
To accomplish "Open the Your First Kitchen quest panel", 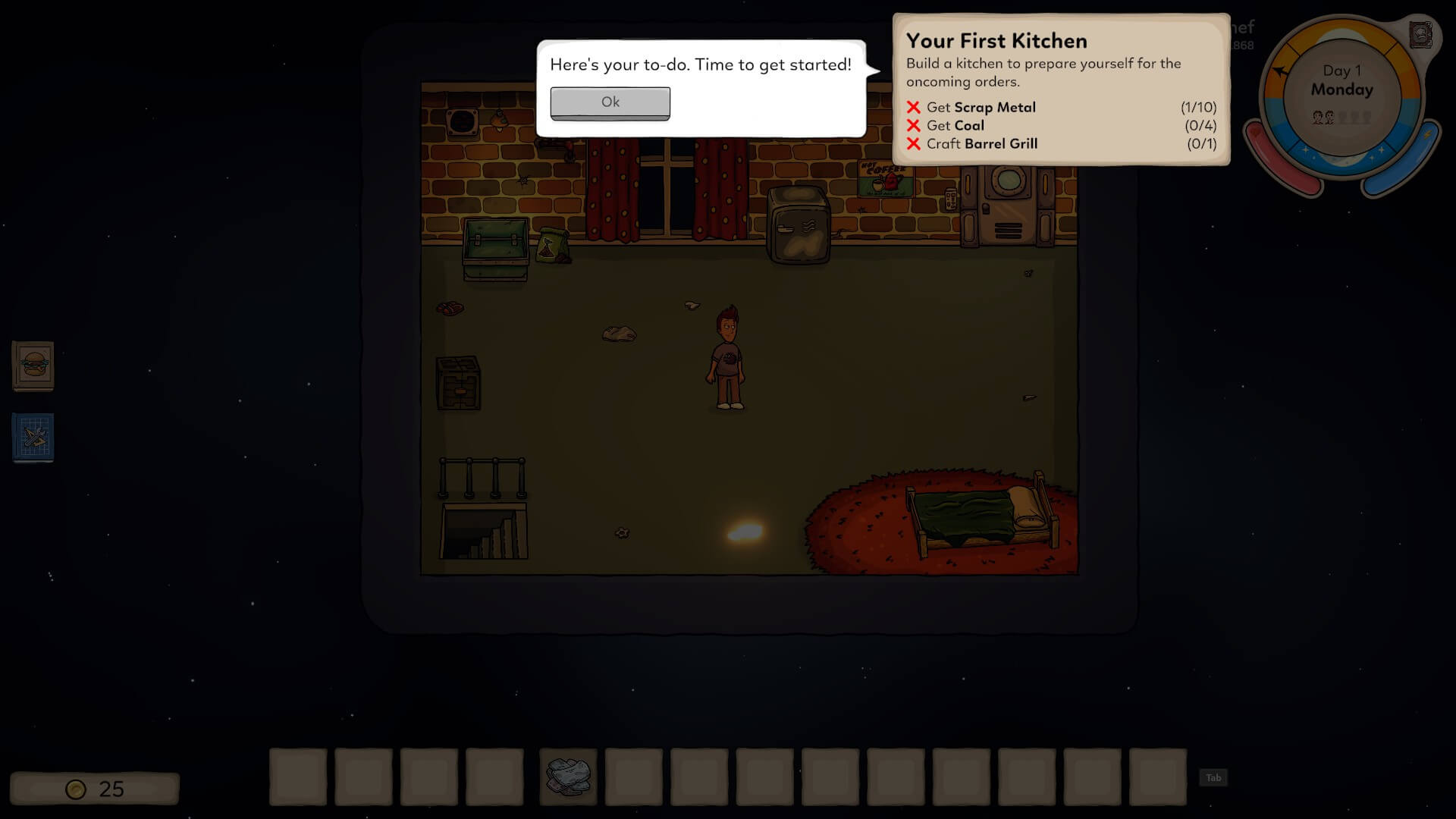I will pos(1060,89).
